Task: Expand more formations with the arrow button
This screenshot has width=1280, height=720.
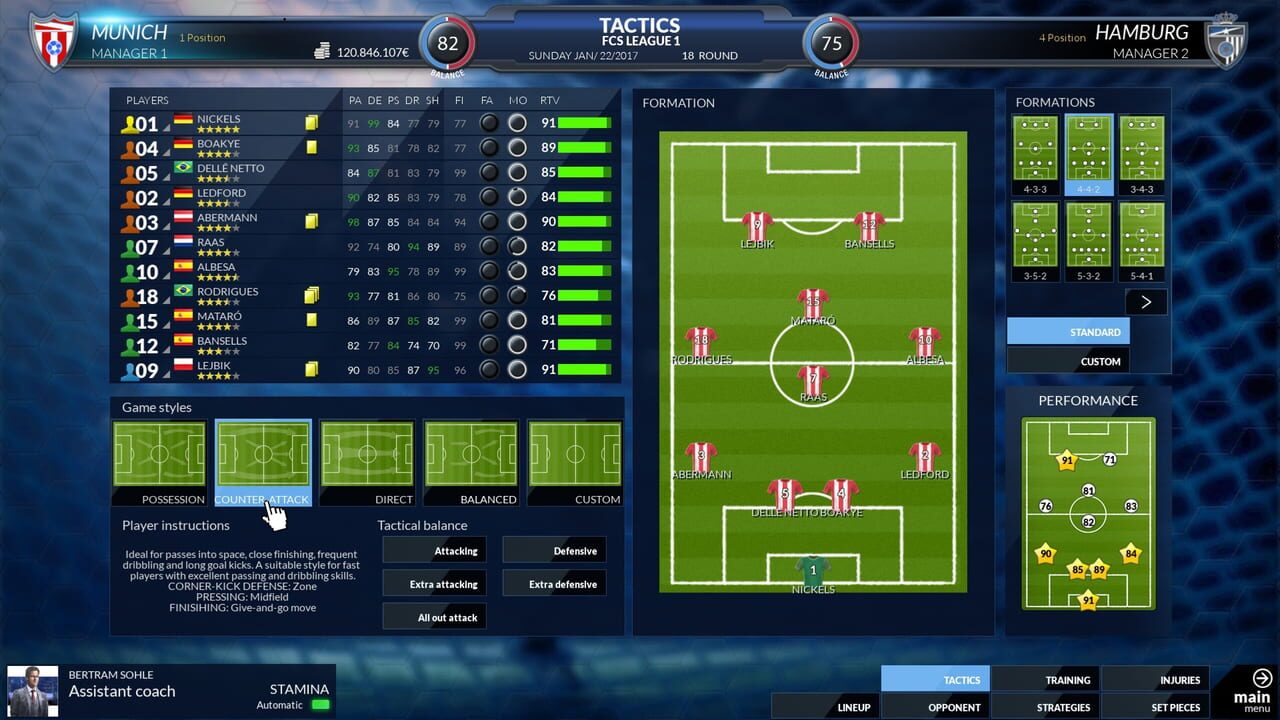Action: [x=1146, y=301]
